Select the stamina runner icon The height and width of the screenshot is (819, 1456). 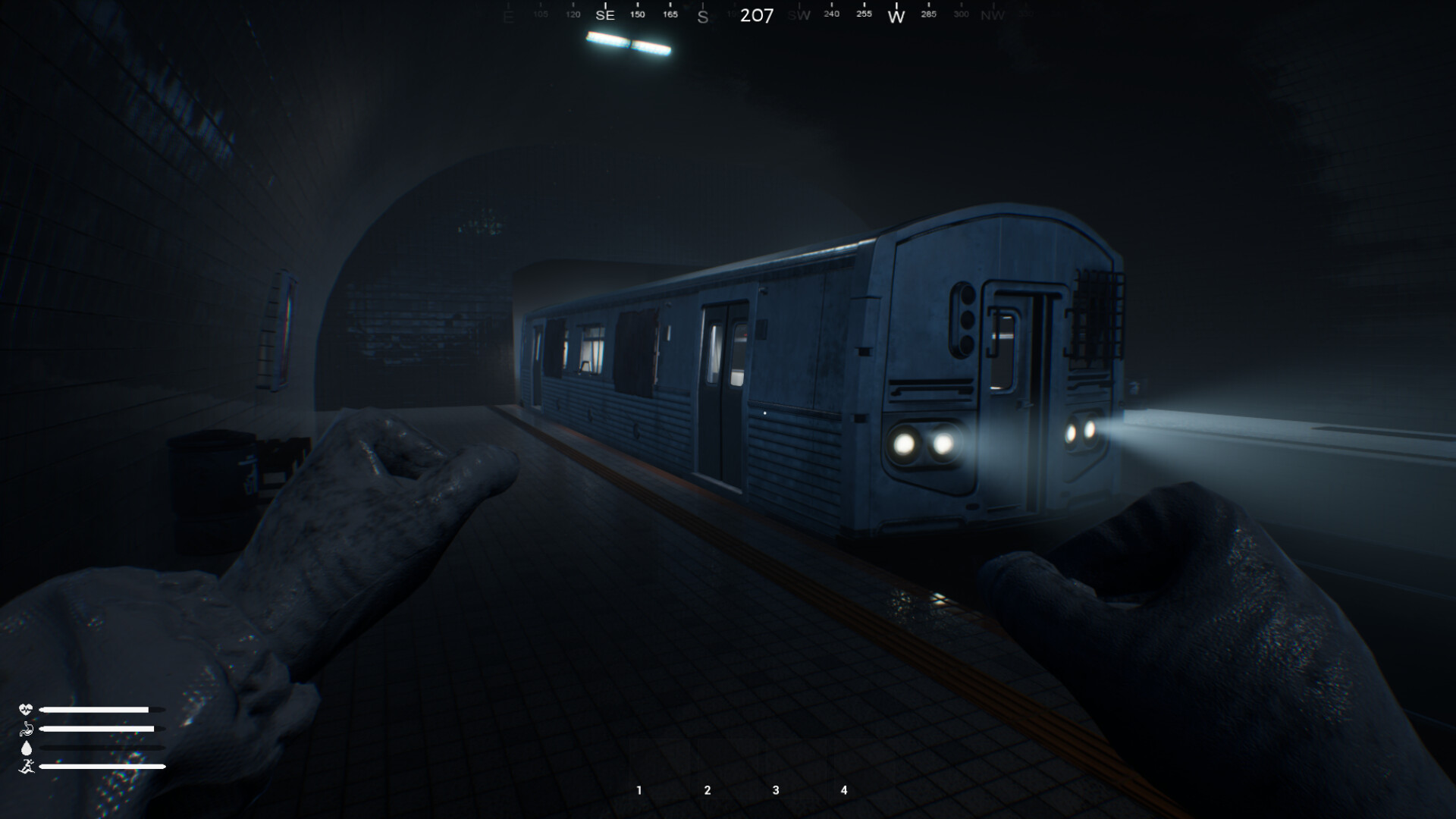coord(26,765)
